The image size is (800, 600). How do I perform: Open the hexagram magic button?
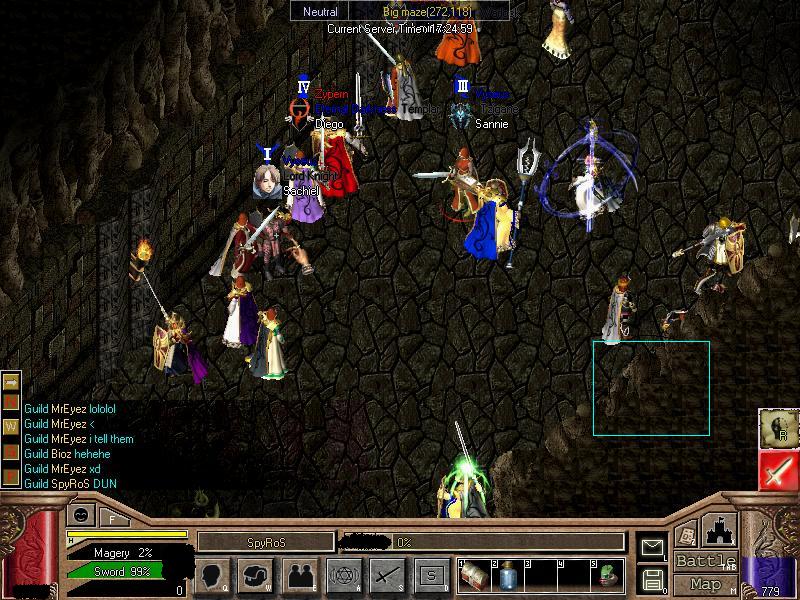click(344, 576)
